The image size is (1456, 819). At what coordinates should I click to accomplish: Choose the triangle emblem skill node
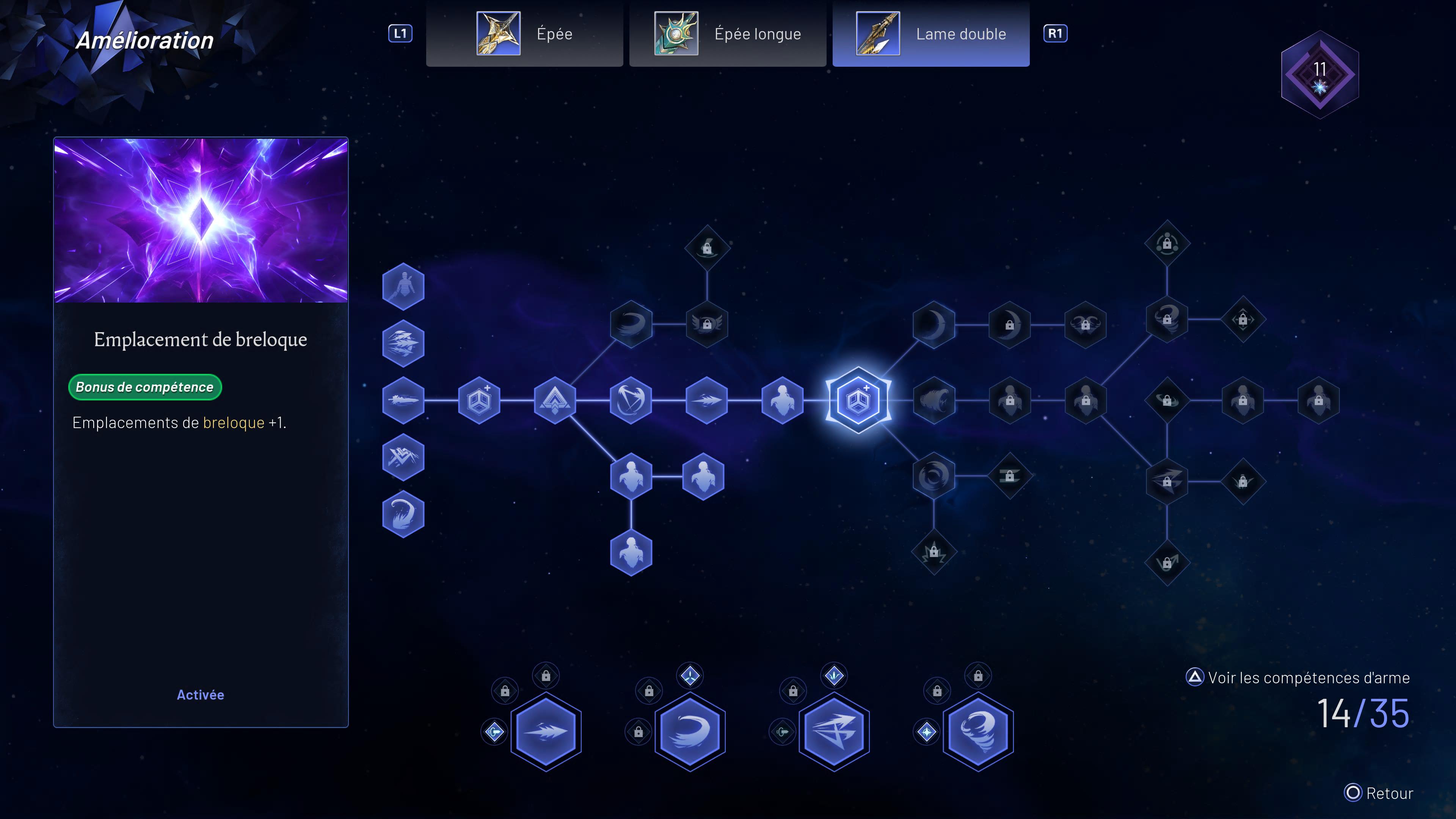pos(554,400)
